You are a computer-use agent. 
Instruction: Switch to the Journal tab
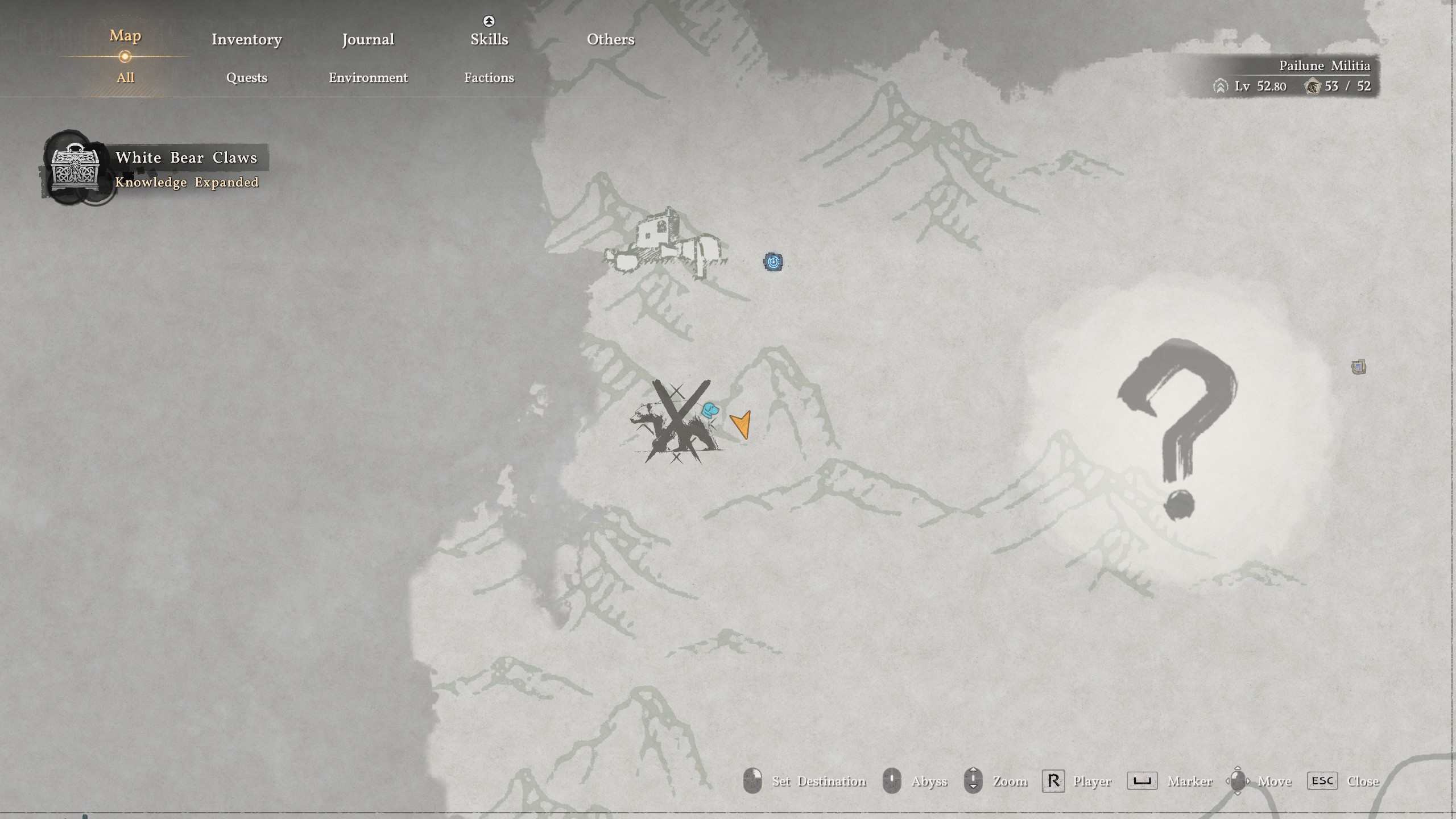tap(368, 39)
